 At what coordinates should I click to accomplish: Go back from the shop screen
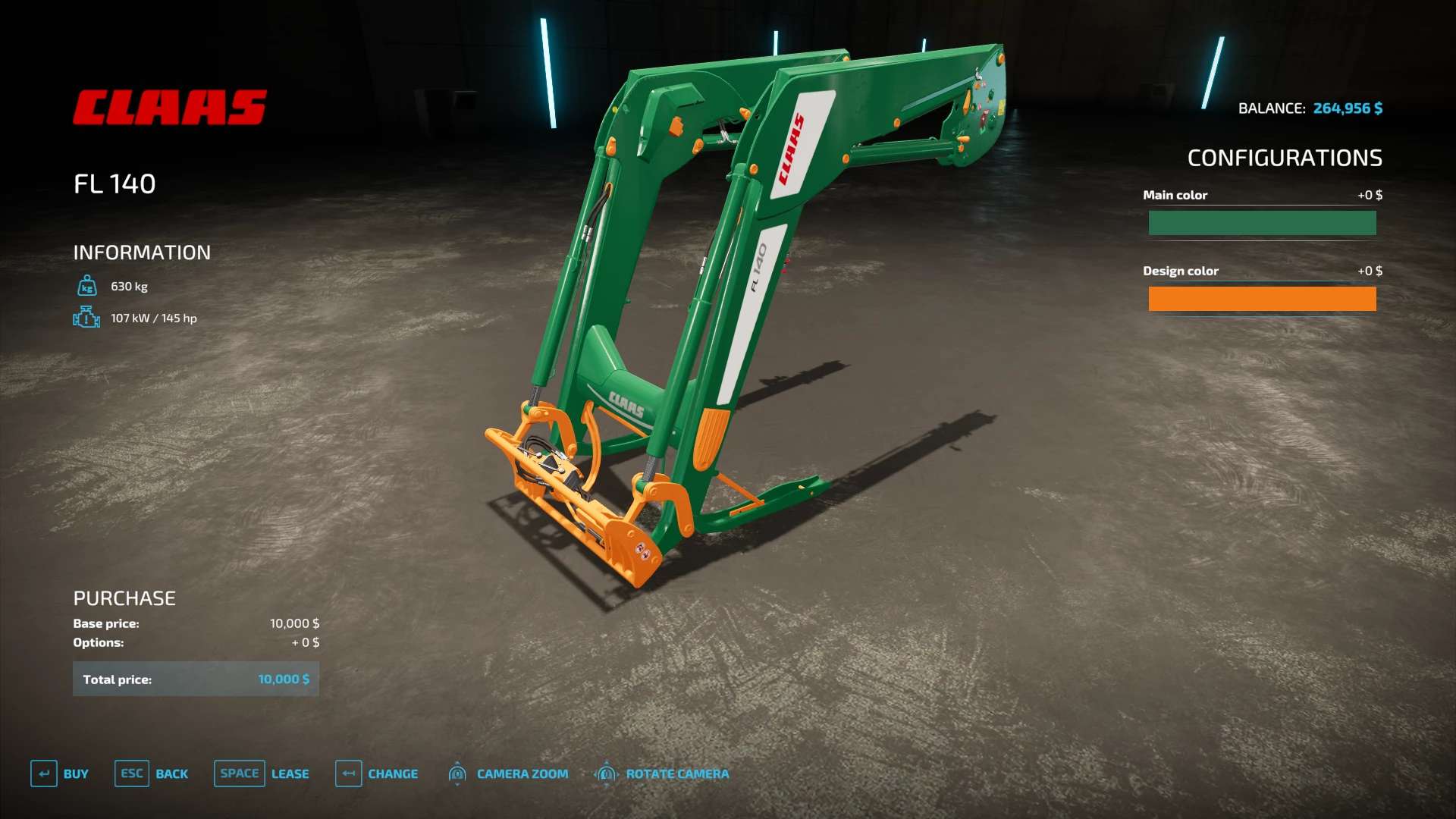click(x=152, y=773)
